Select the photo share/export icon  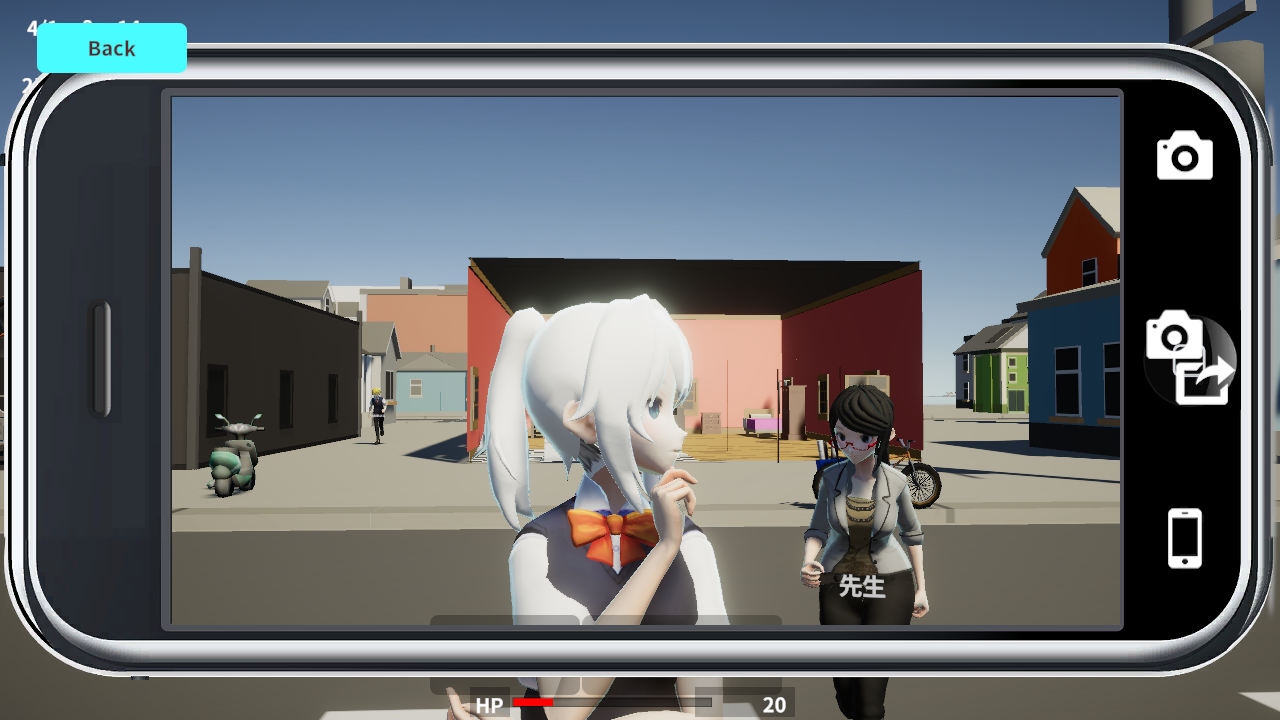tap(1190, 360)
